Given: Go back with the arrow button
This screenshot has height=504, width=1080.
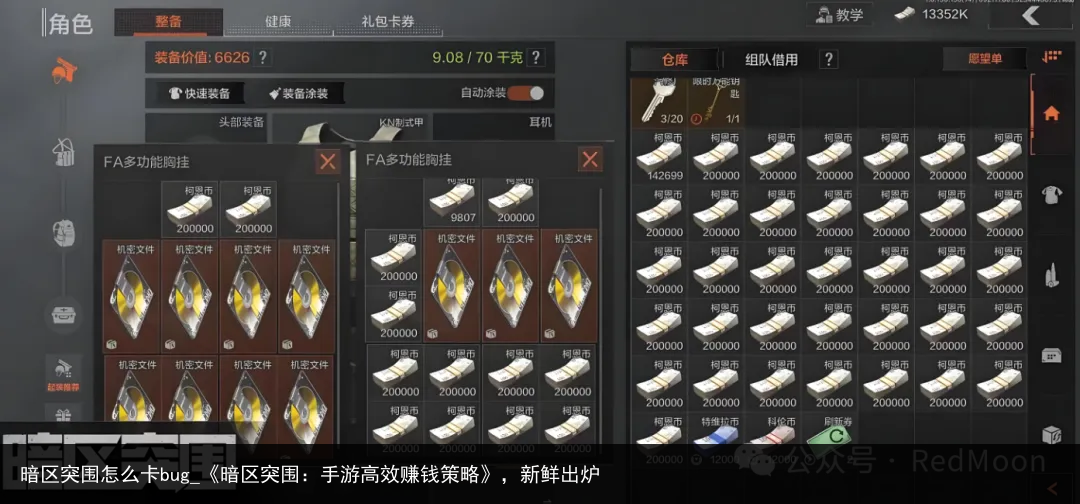Looking at the screenshot, I should [x=1031, y=15].
